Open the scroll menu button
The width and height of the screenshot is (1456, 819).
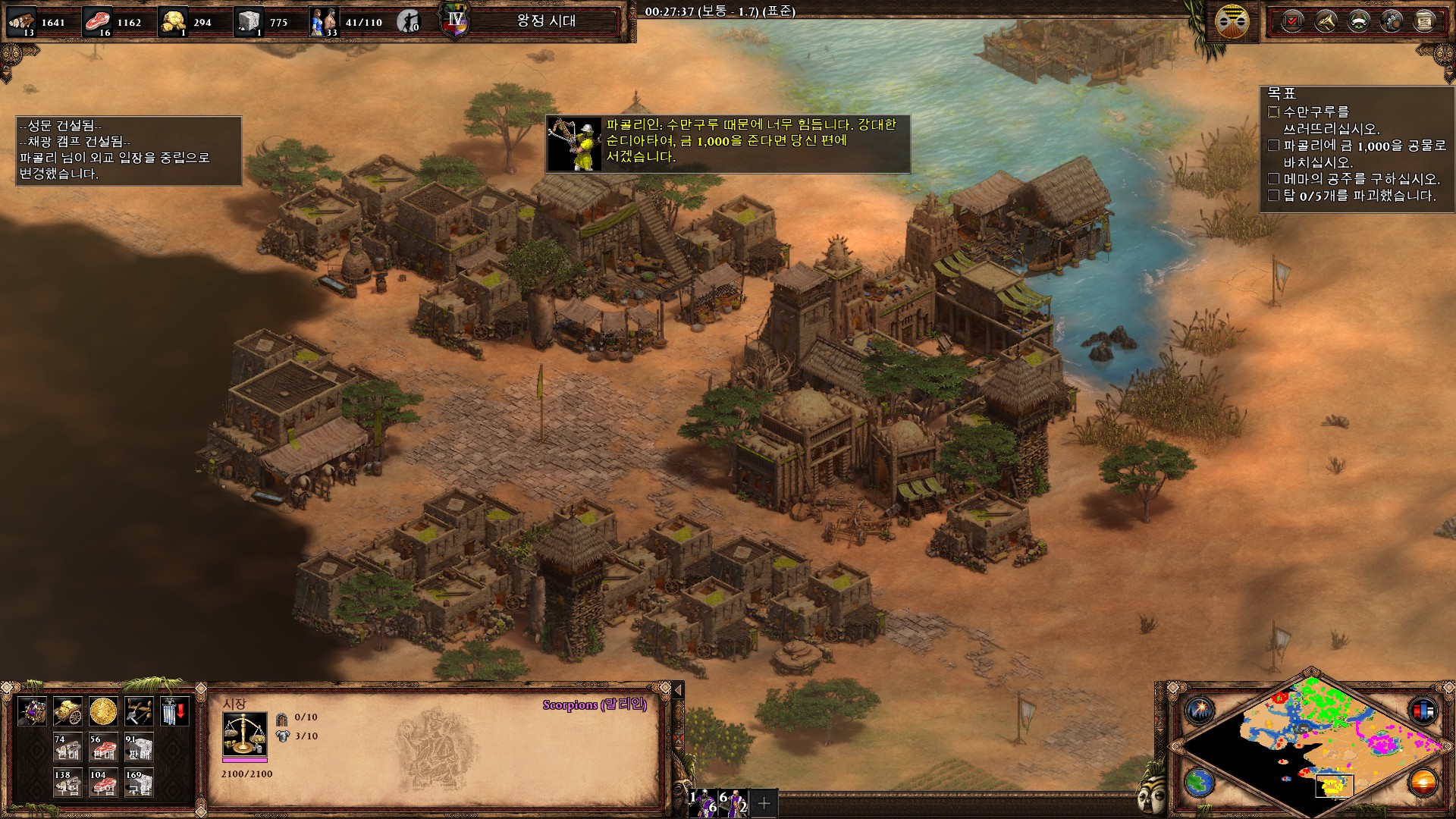pos(1425,21)
